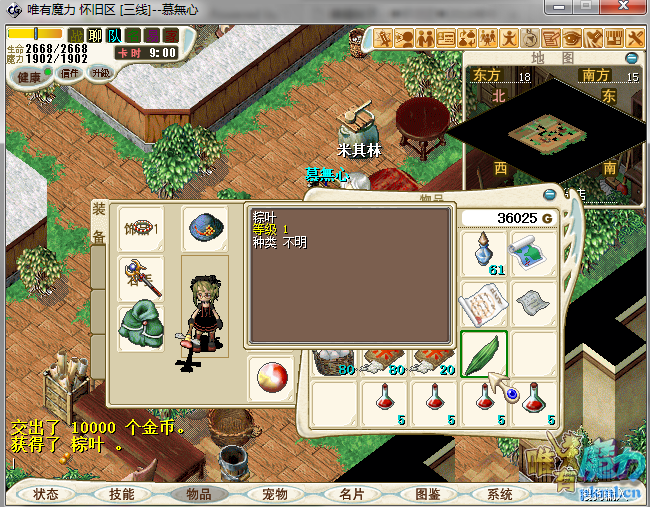Viewport: 650px width, 507px height.
Task: Select the green robe armor slot
Action: (x=140, y=327)
